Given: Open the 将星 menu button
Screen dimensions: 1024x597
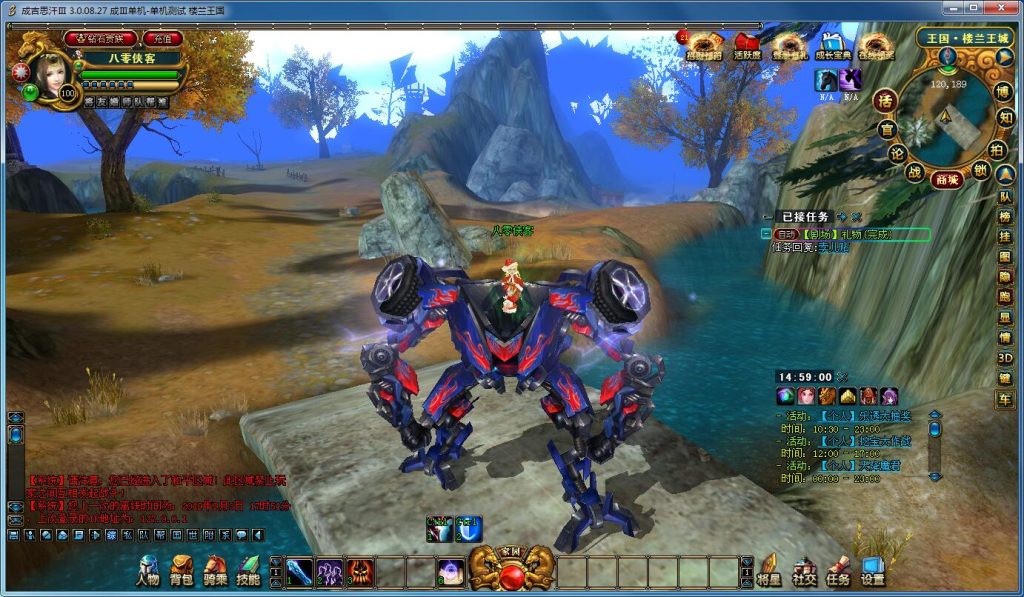Looking at the screenshot, I should [769, 570].
